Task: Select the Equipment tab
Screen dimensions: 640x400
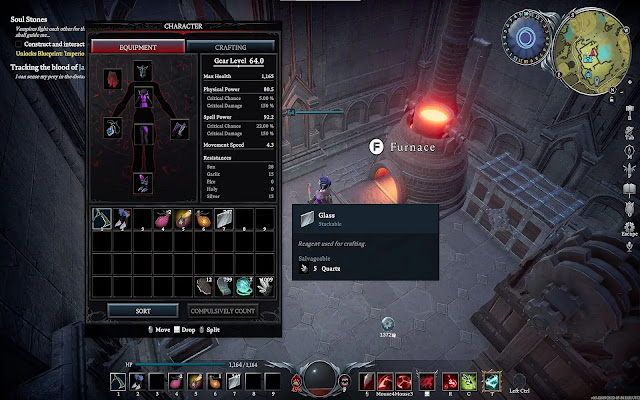Action: pos(138,46)
